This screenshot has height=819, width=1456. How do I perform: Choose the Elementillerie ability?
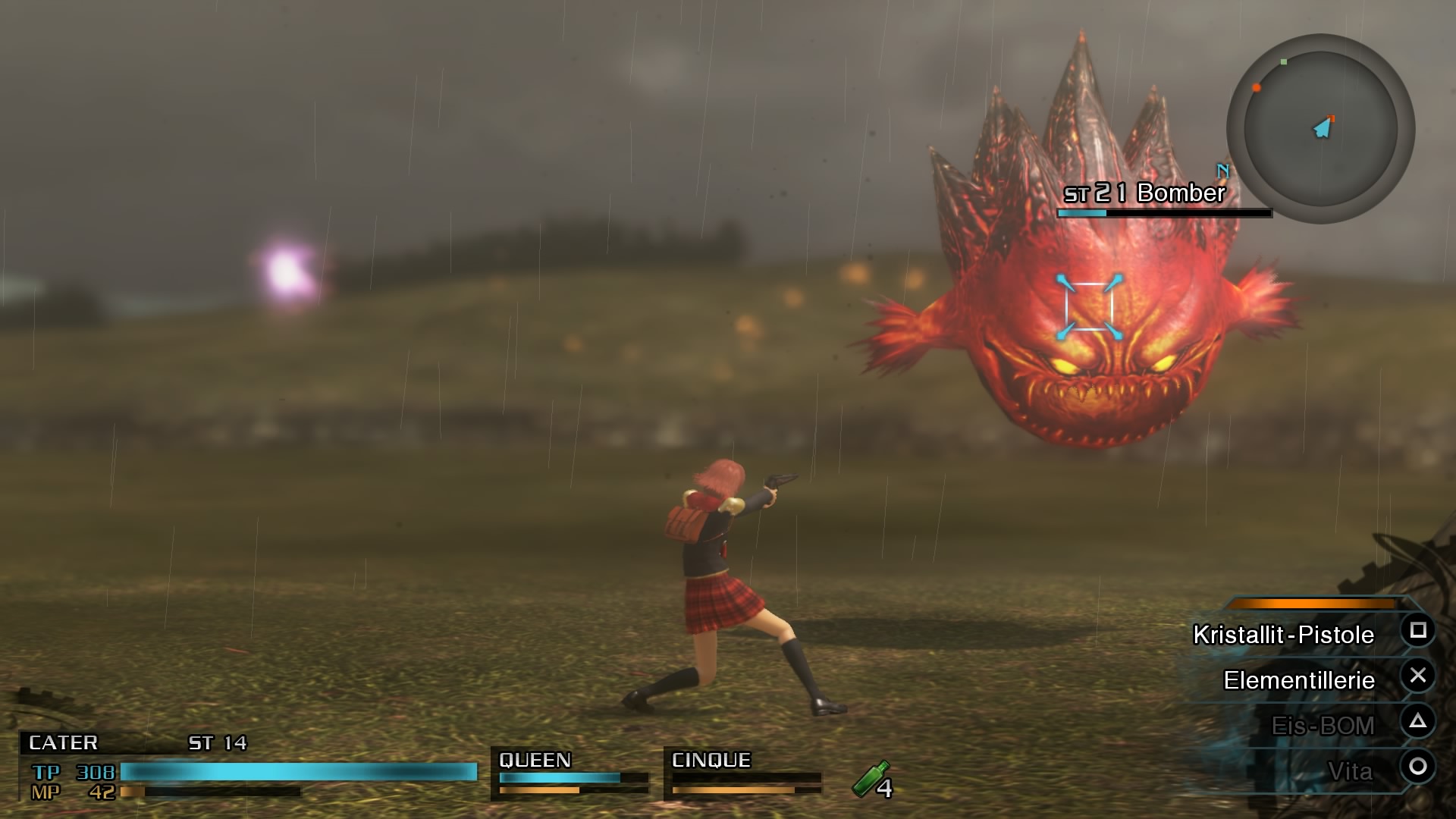pos(1298,679)
